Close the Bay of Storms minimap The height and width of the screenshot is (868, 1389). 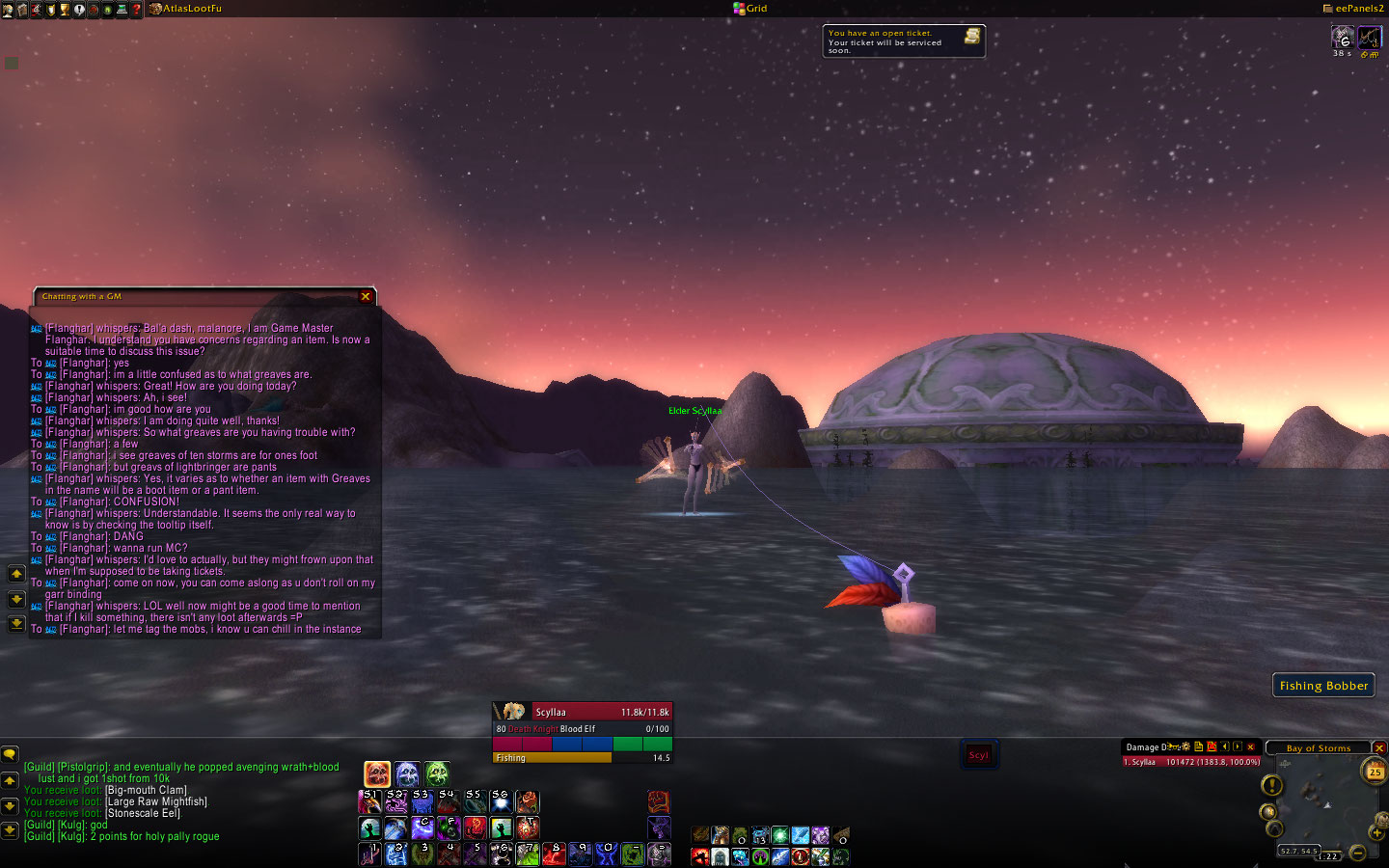[x=1379, y=748]
